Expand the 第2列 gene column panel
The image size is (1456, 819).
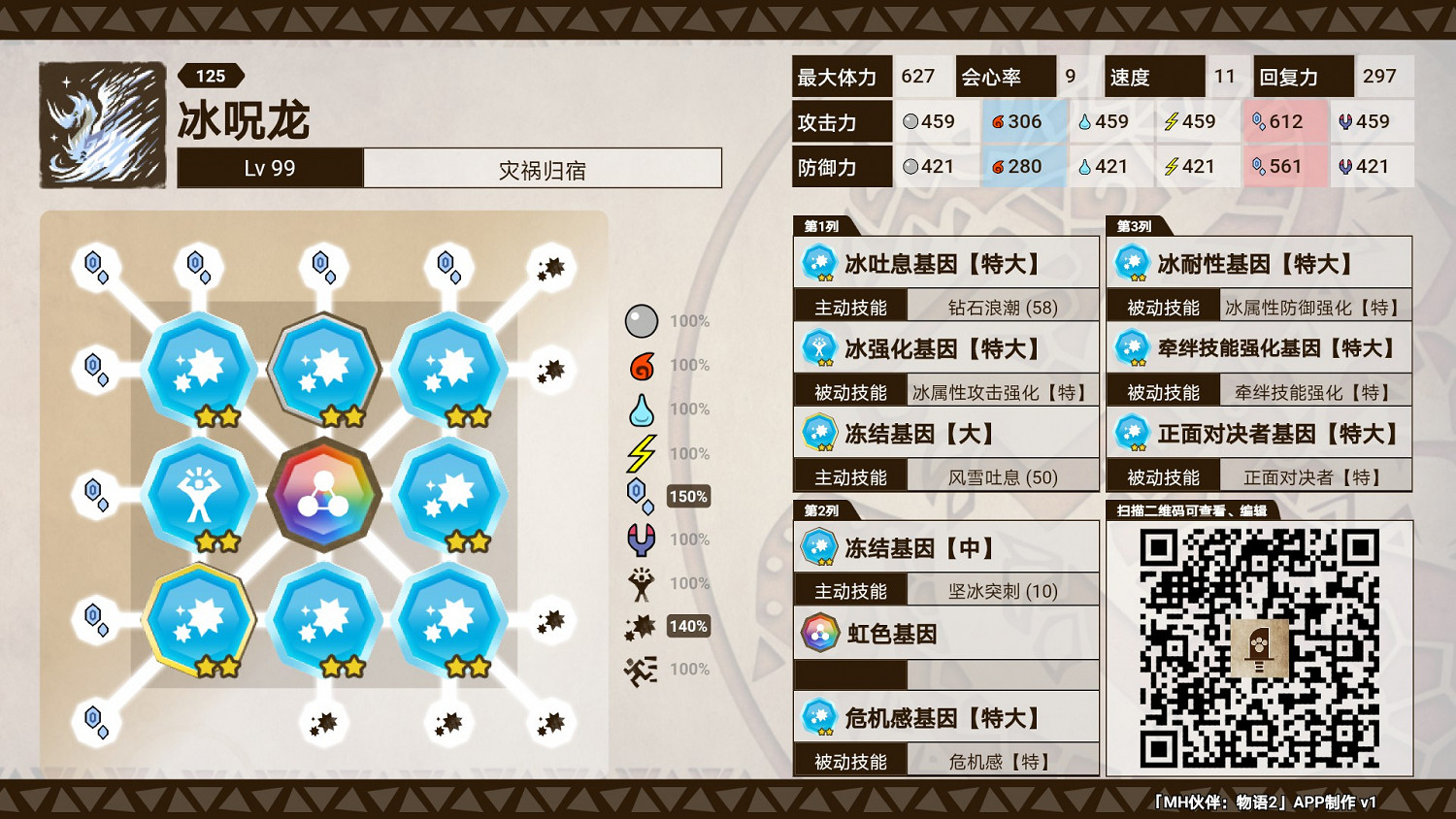point(824,508)
